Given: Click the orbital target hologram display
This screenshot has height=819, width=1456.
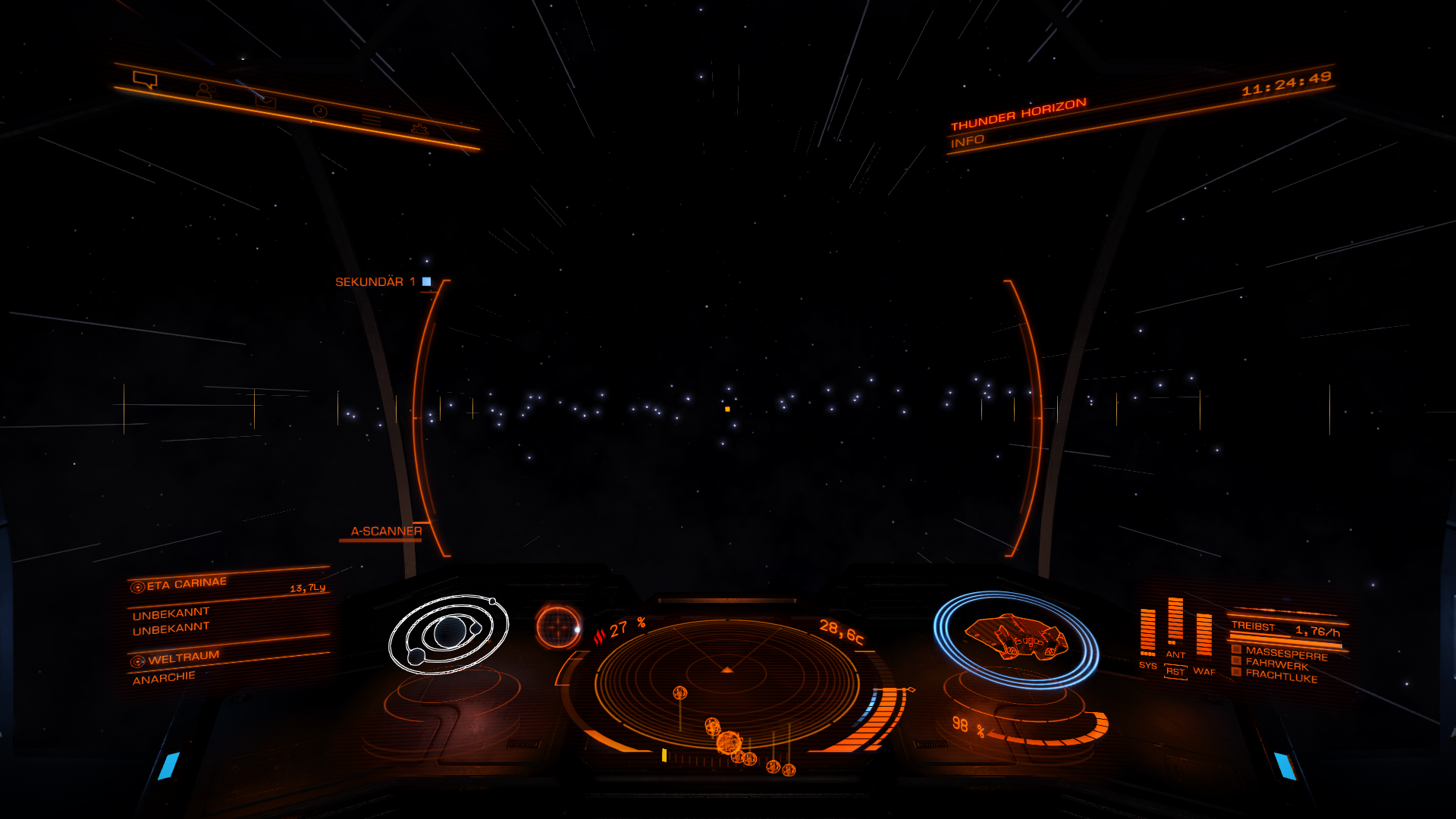Looking at the screenshot, I should point(448,634).
